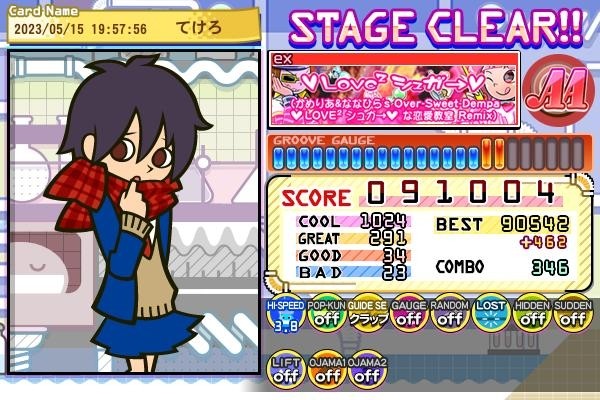Toggle the LIFT option icon

[286, 372]
